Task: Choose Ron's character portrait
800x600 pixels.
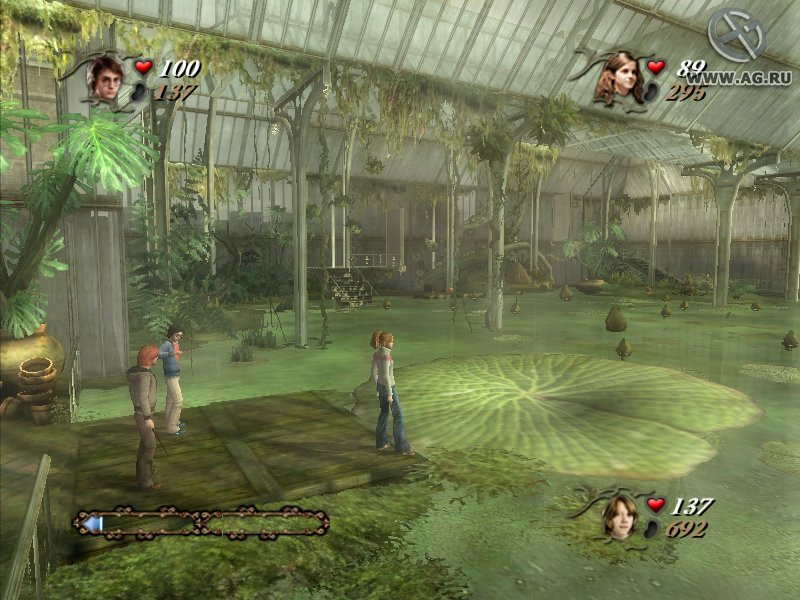Action: click(x=620, y=514)
